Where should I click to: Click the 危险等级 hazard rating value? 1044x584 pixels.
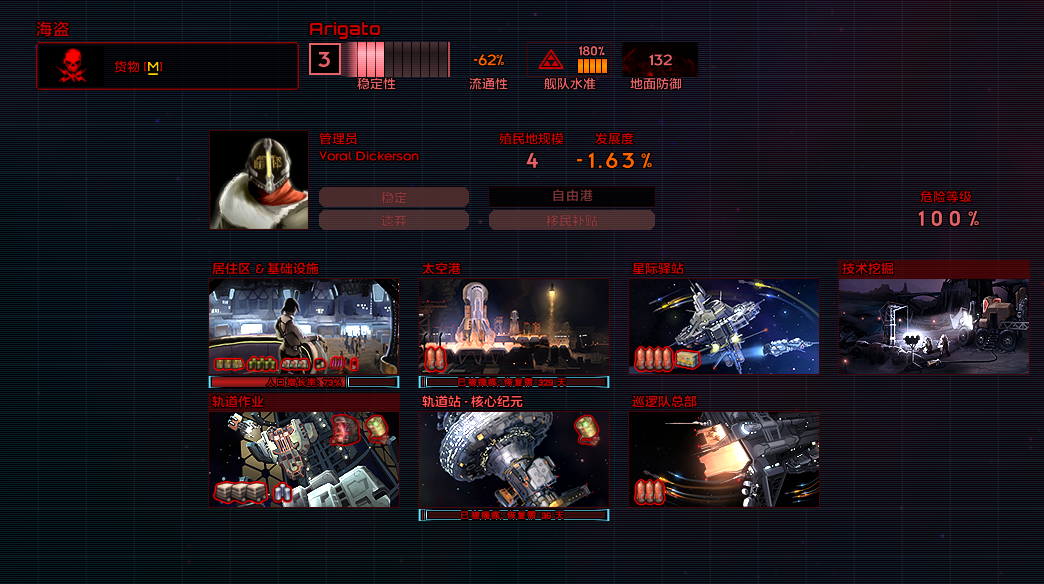947,219
